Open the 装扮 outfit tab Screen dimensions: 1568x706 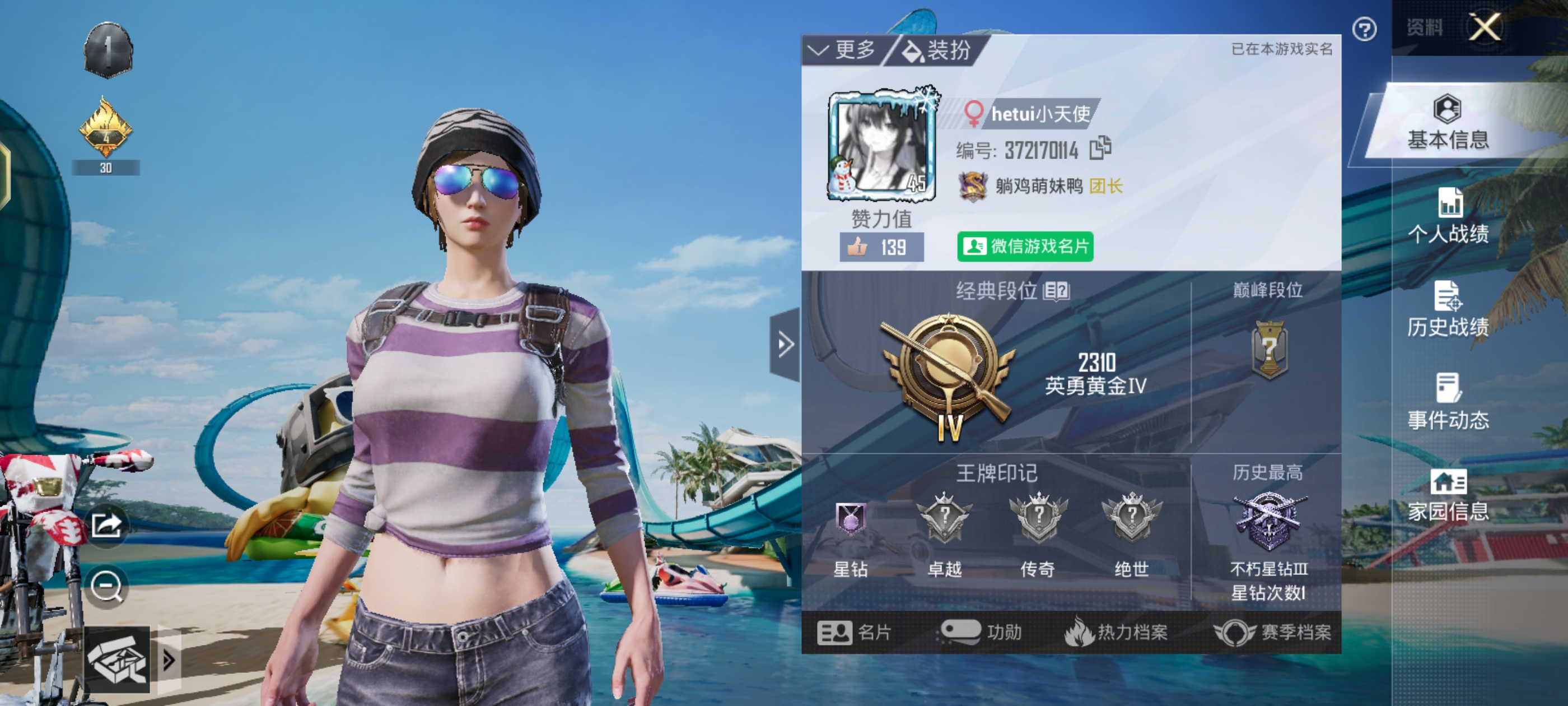tap(937, 50)
